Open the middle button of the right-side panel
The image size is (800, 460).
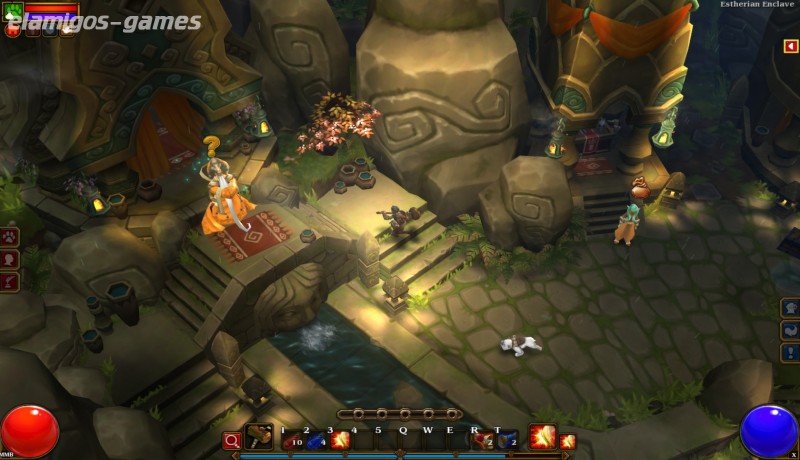(790, 331)
